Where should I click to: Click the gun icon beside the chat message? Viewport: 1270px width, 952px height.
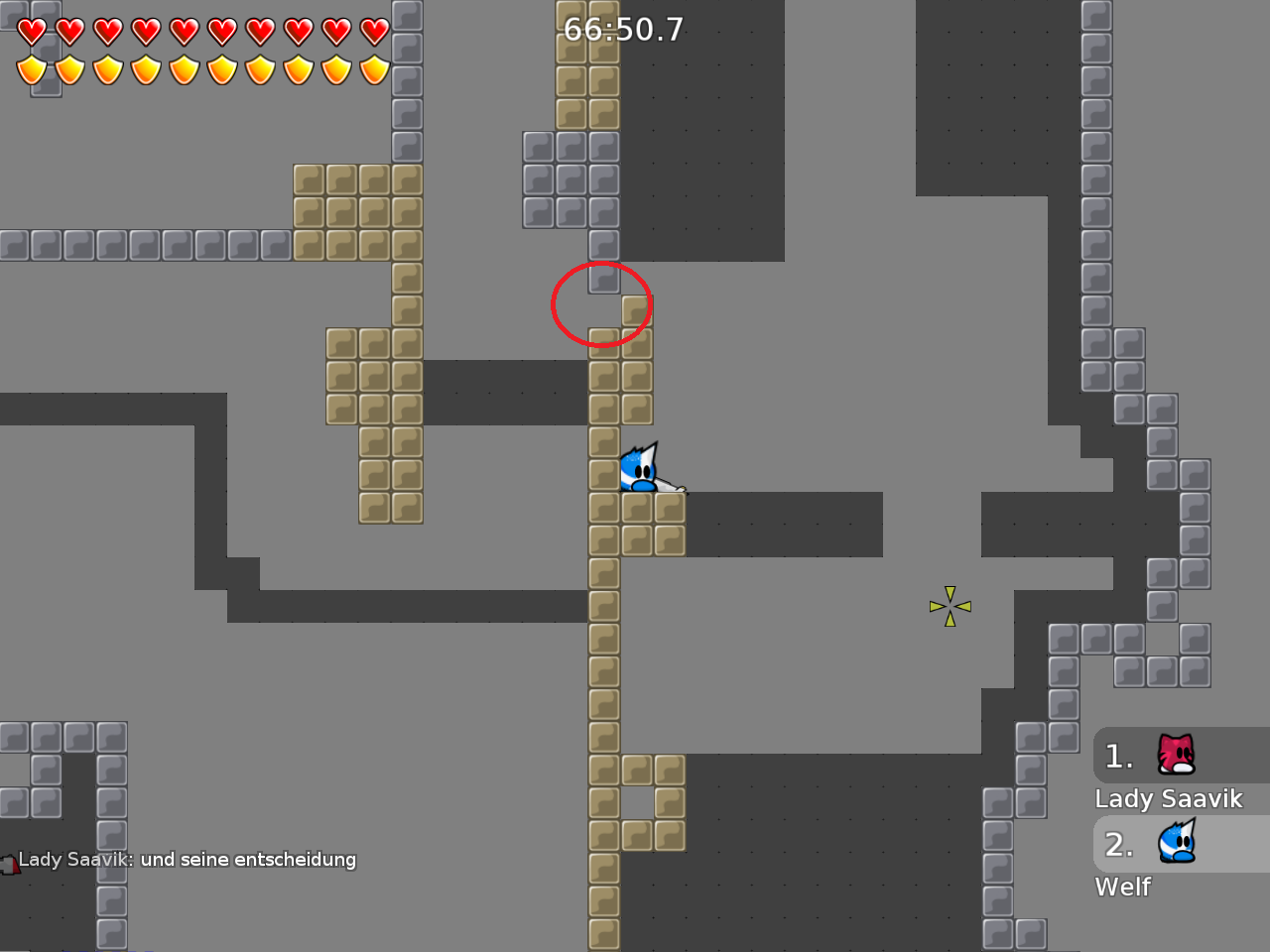pos(10,864)
